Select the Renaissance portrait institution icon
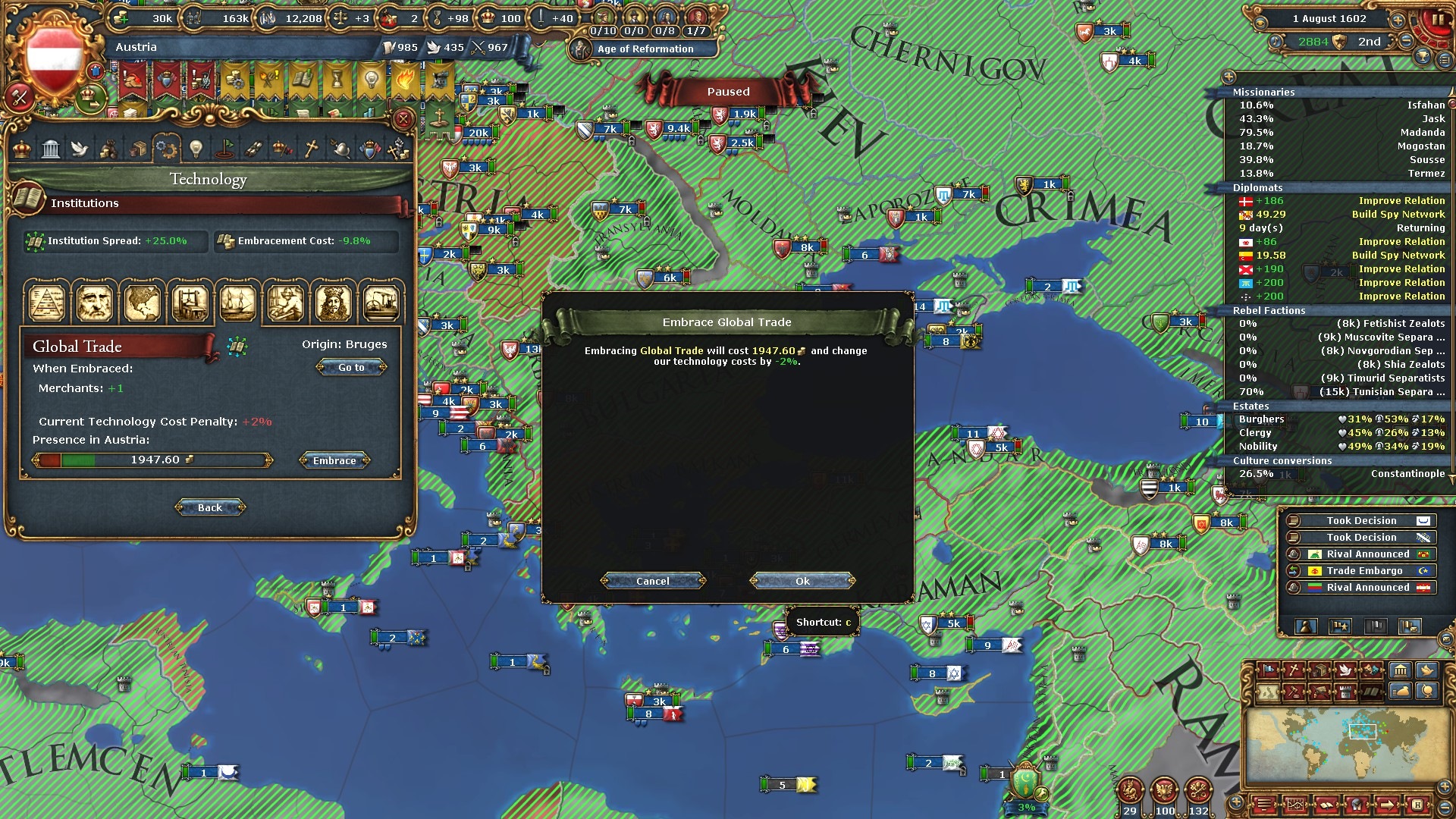 click(94, 303)
